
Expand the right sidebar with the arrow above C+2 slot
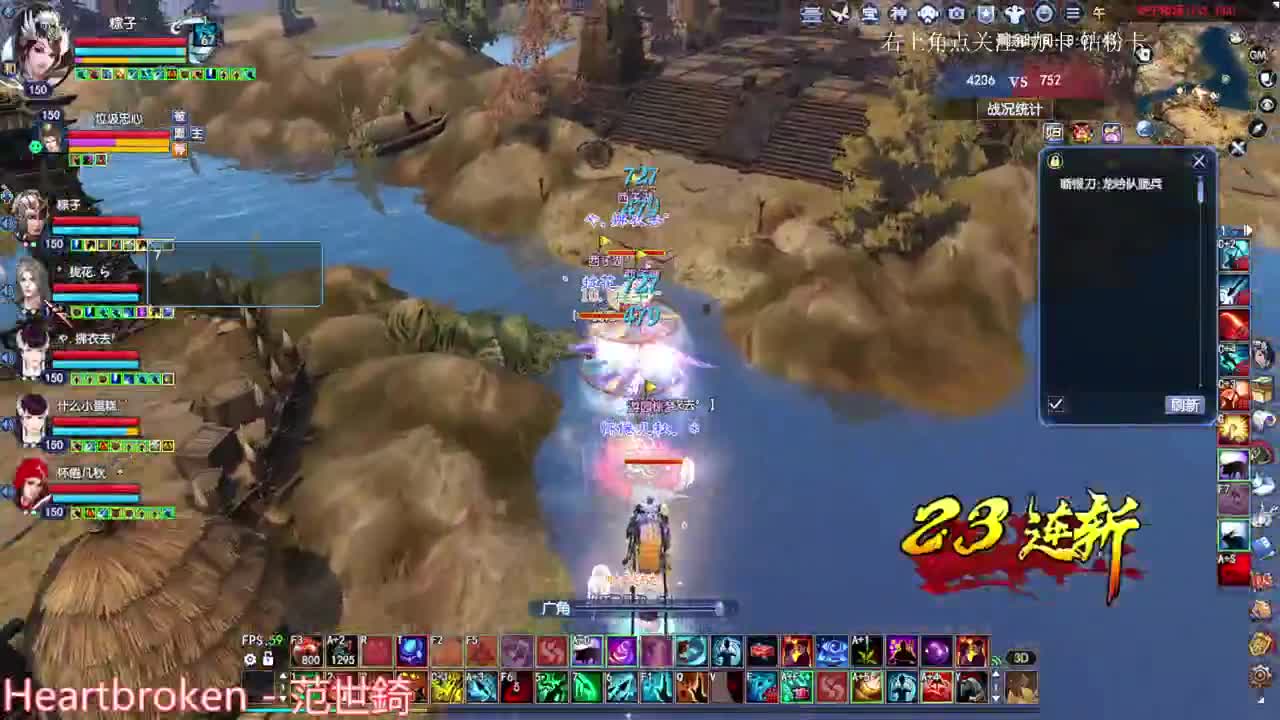(x=1249, y=230)
